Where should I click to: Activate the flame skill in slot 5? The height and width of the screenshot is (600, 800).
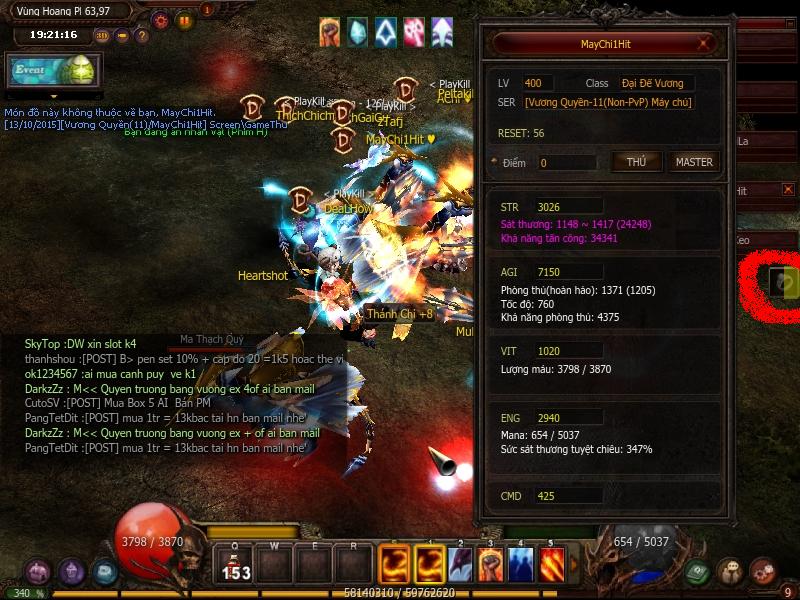(x=552, y=563)
